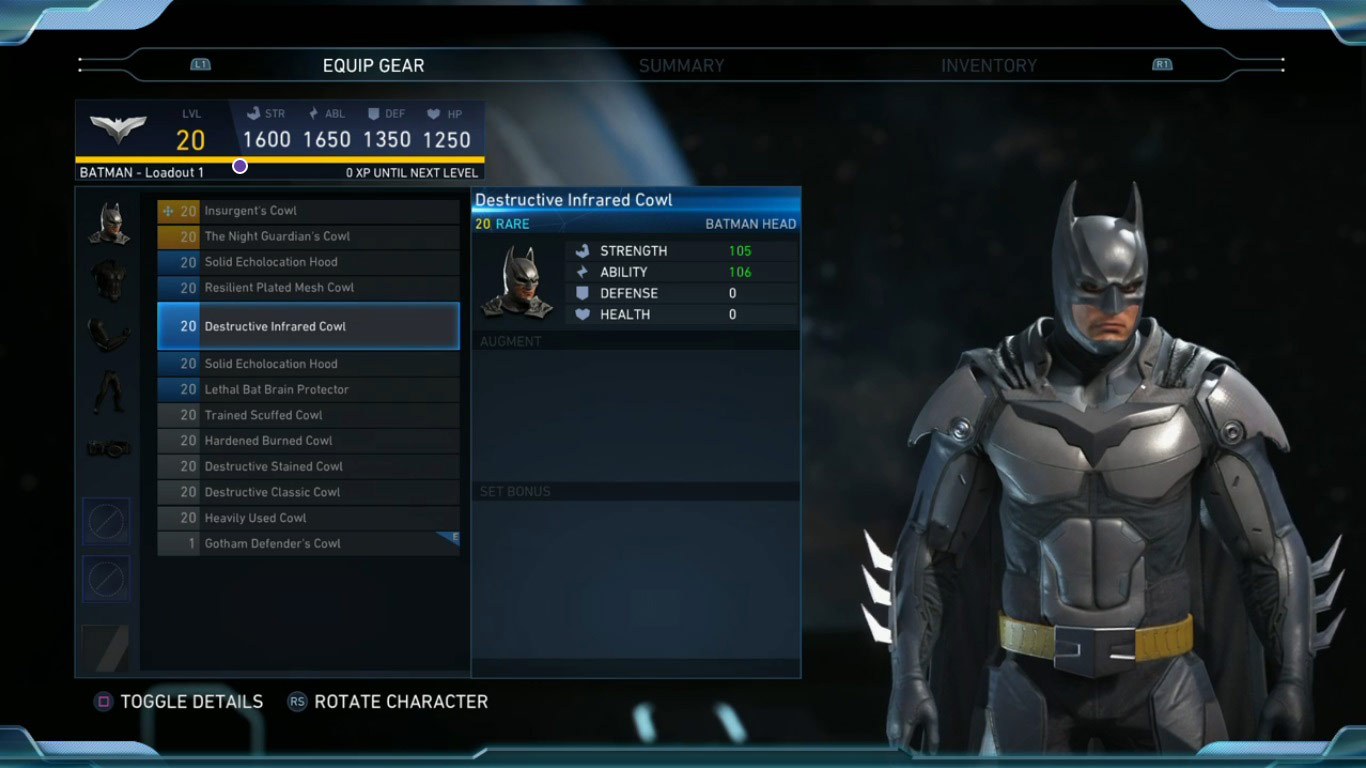1366x768 pixels.
Task: Select the equipped Gotham Defender's Cowl
Action: pyautogui.click(x=308, y=544)
